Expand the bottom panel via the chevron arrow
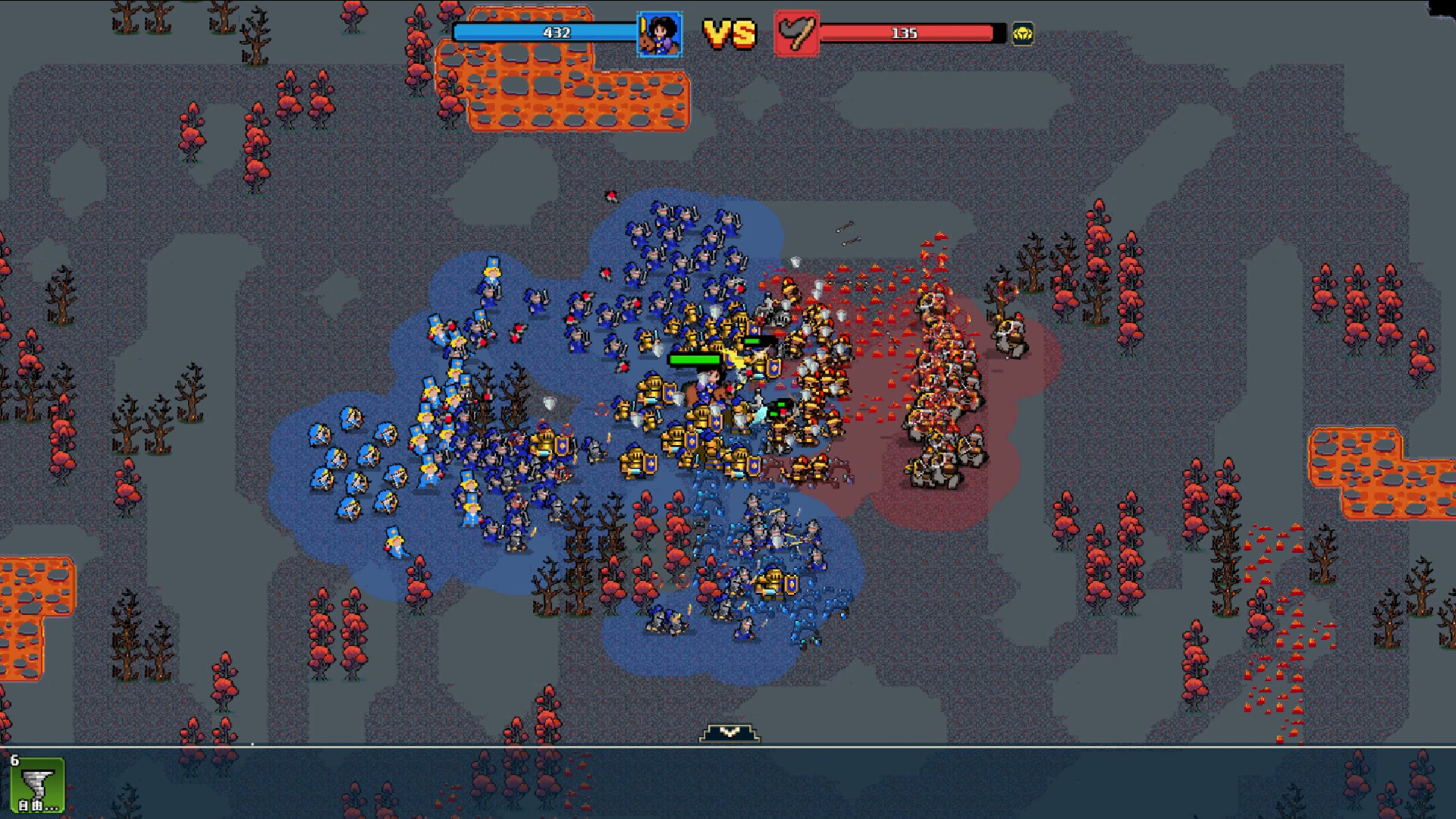The width and height of the screenshot is (1456, 819). (729, 733)
